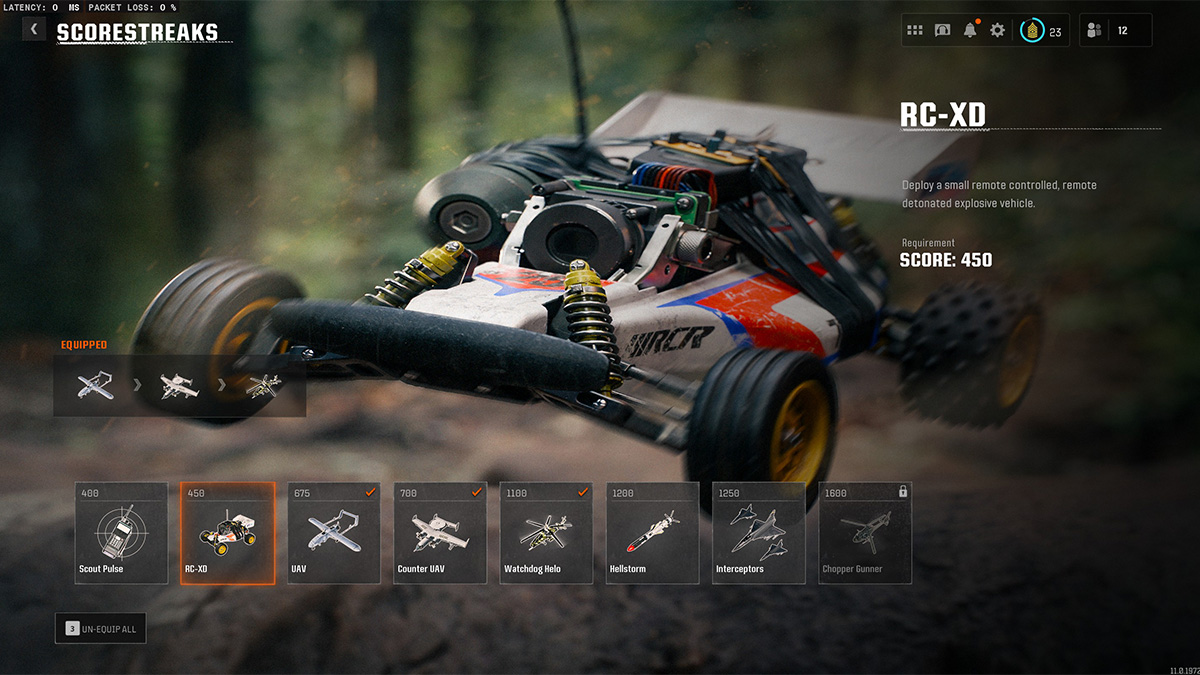
Task: Click the locked Chopper Gunner tile
Action: [x=865, y=533]
